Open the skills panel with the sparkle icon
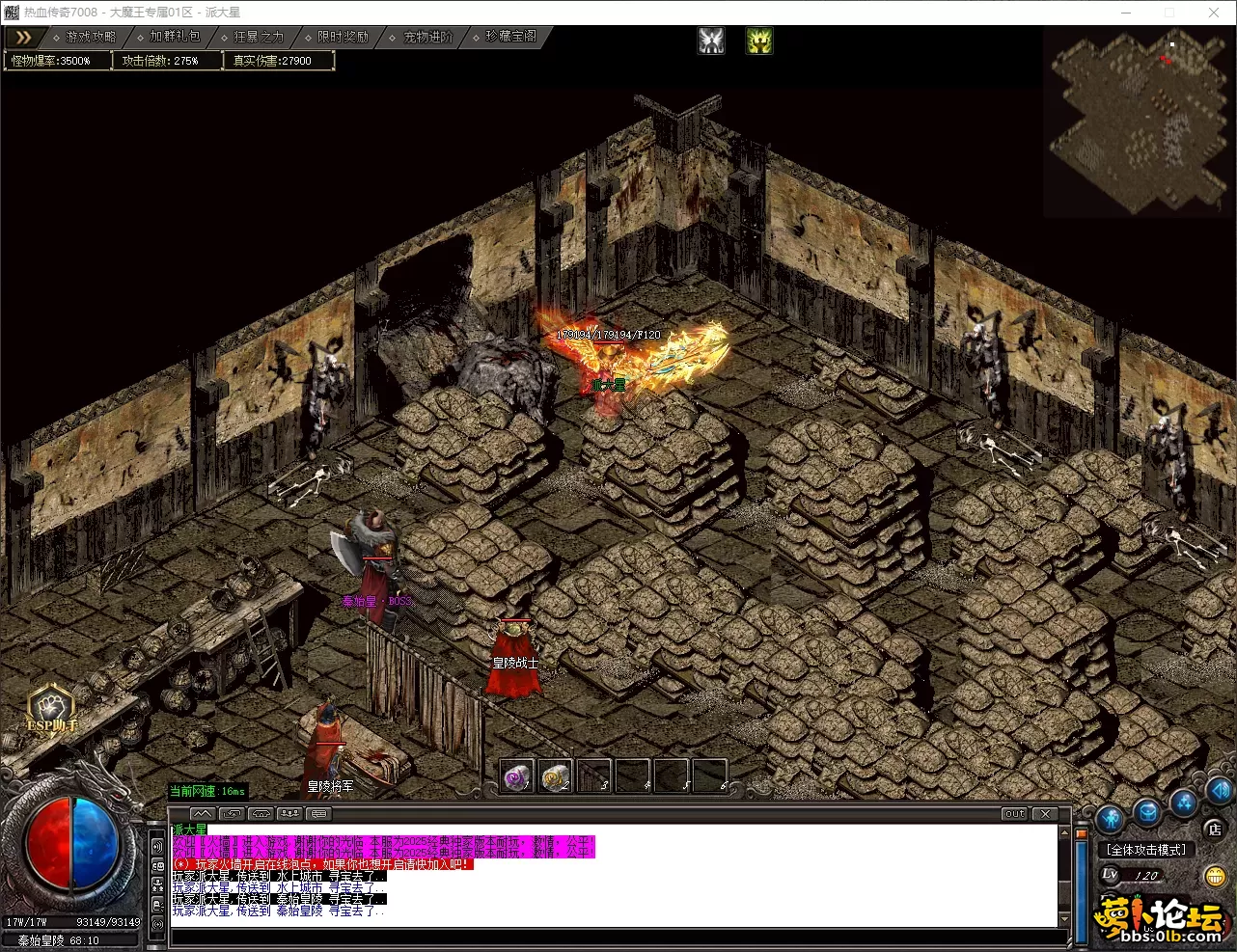 pyautogui.click(x=1184, y=803)
